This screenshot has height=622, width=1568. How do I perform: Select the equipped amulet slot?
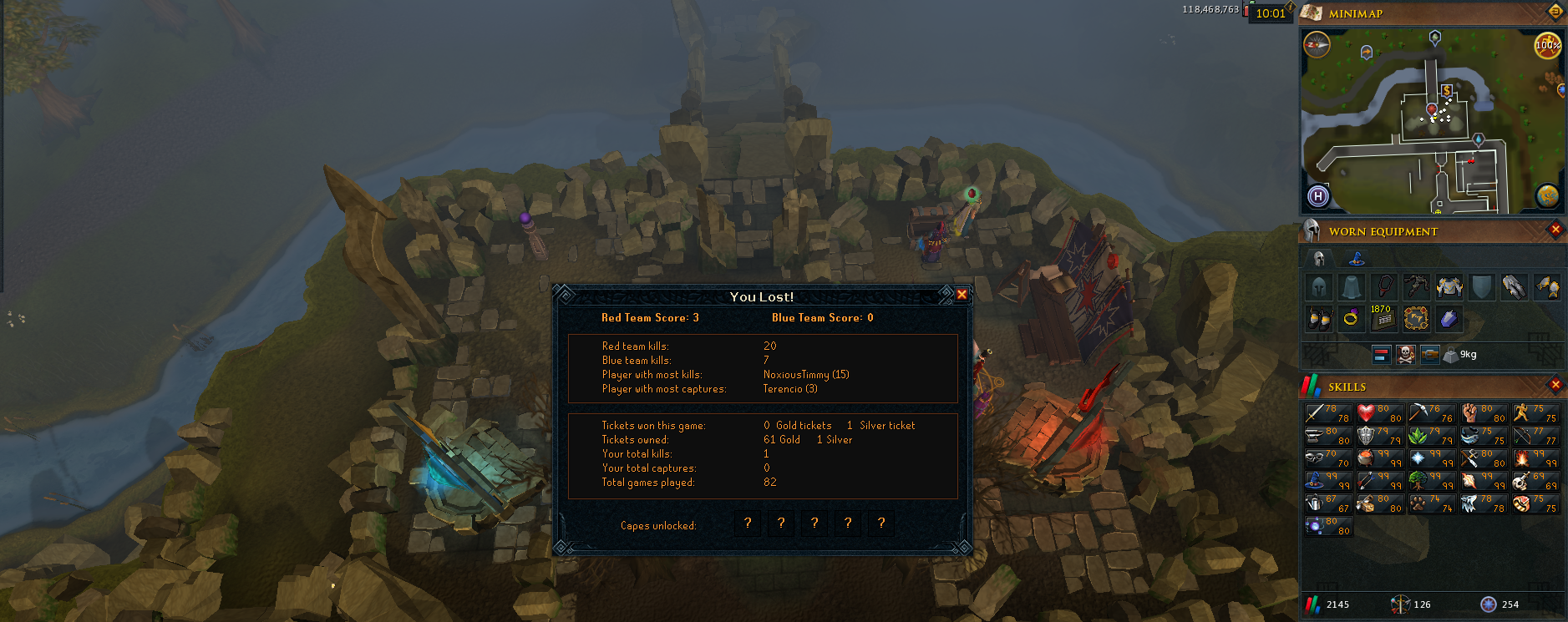(1384, 288)
